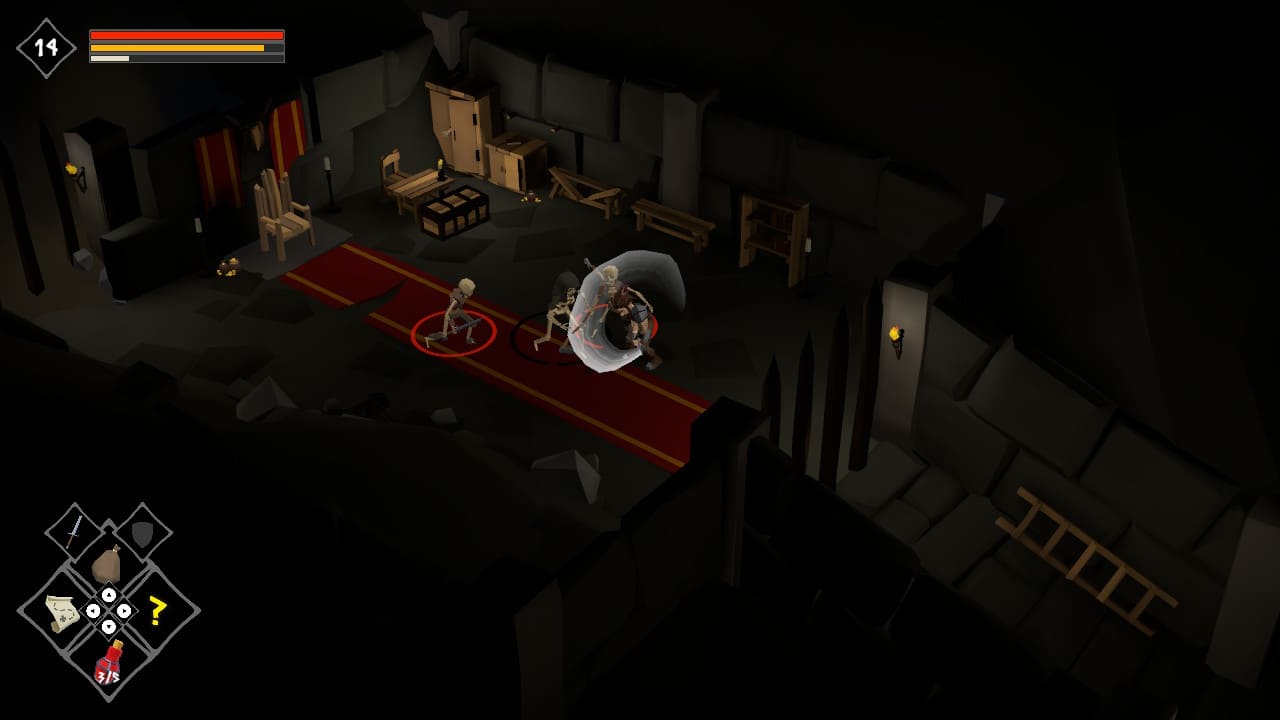The image size is (1280, 720).
Task: Open the map scroll
Action: (62, 611)
